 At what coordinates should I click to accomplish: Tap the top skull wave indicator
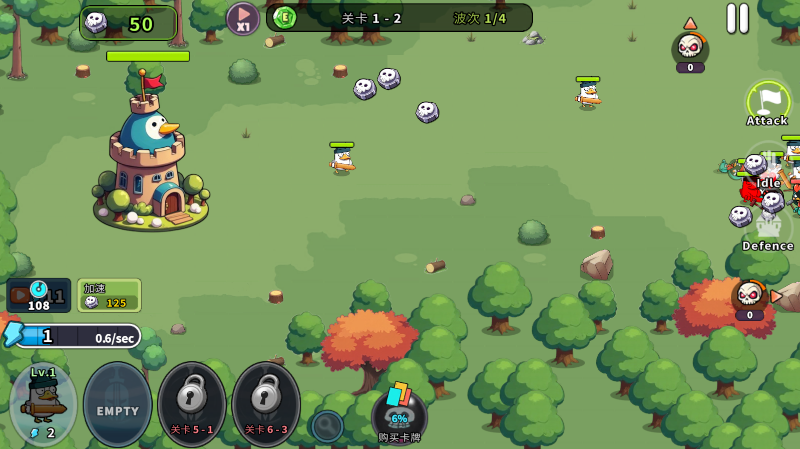click(x=690, y=49)
